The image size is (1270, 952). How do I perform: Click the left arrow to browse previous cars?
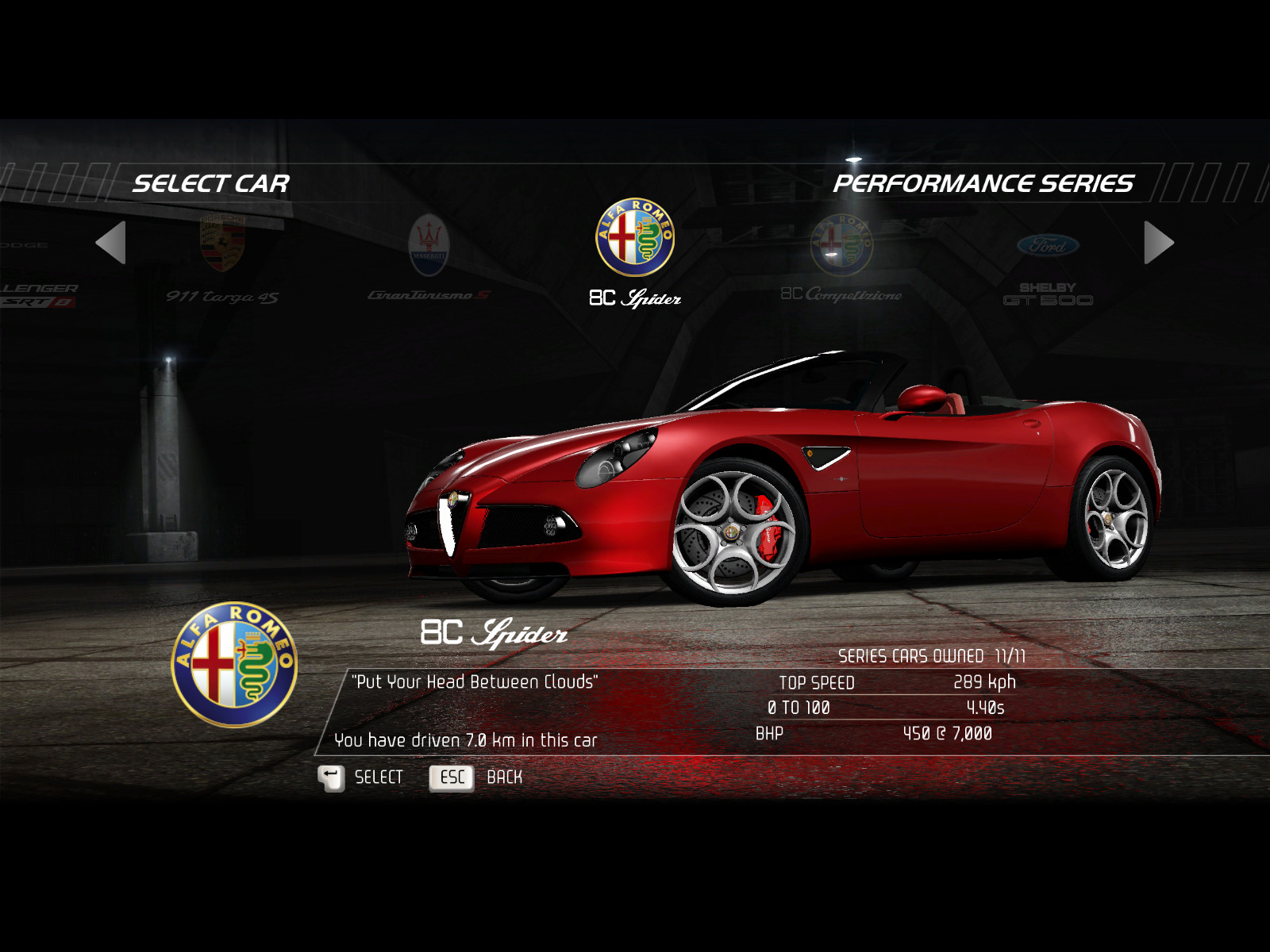tap(111, 243)
